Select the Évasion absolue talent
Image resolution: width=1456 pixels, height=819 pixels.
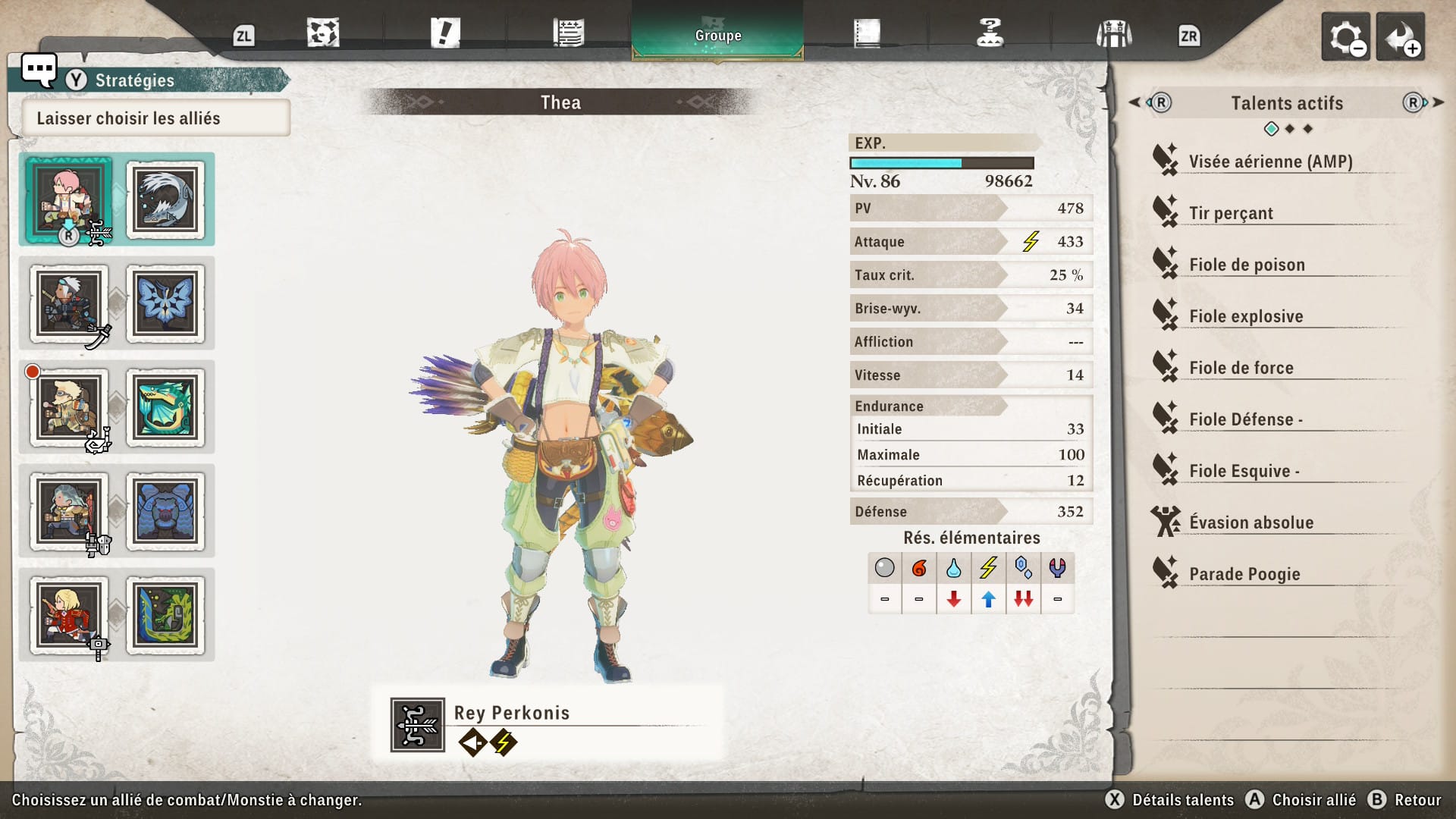pos(1251,522)
